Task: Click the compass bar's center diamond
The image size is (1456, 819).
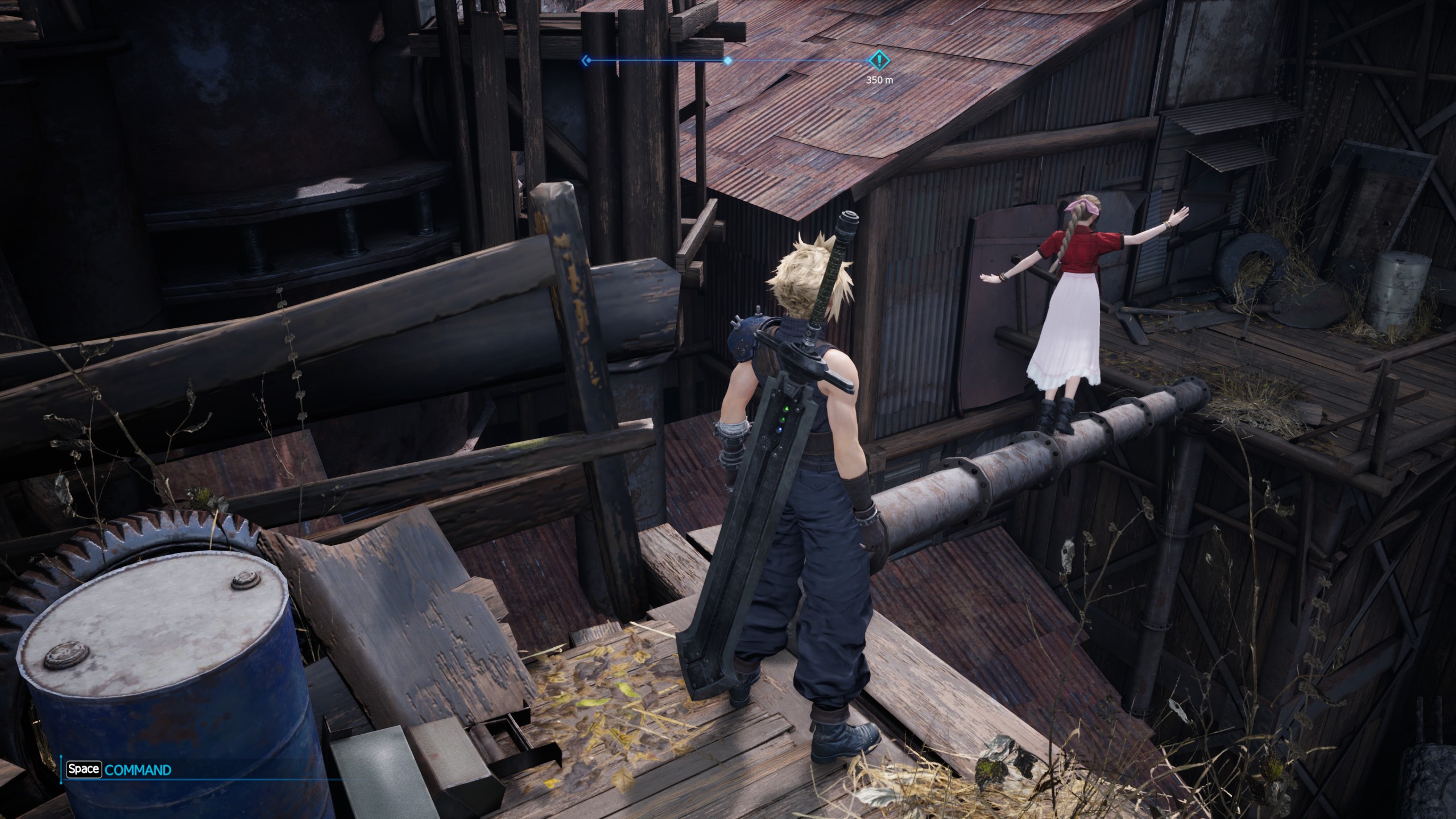Action: coord(727,60)
